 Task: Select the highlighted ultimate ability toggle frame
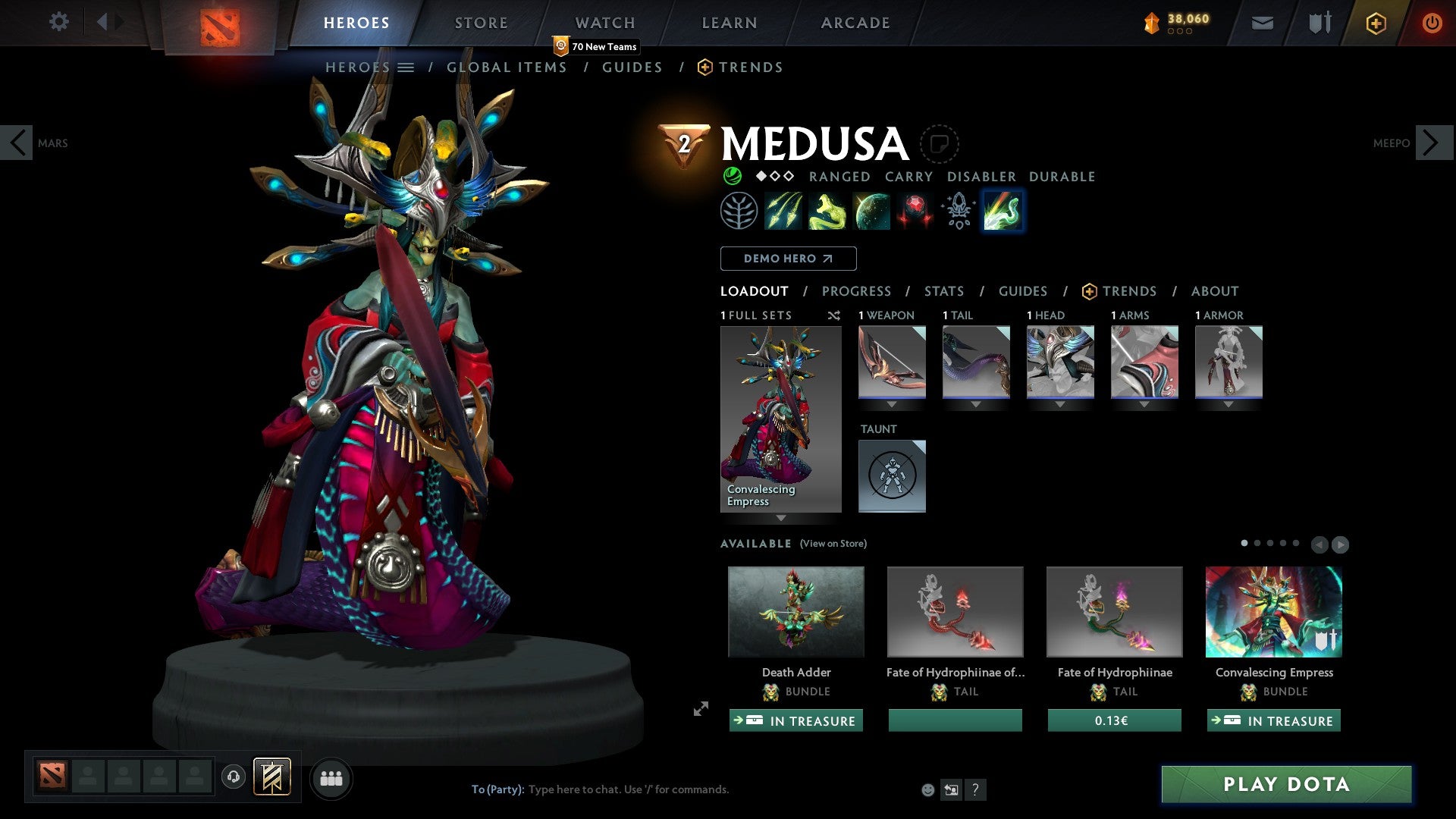coord(1003,210)
